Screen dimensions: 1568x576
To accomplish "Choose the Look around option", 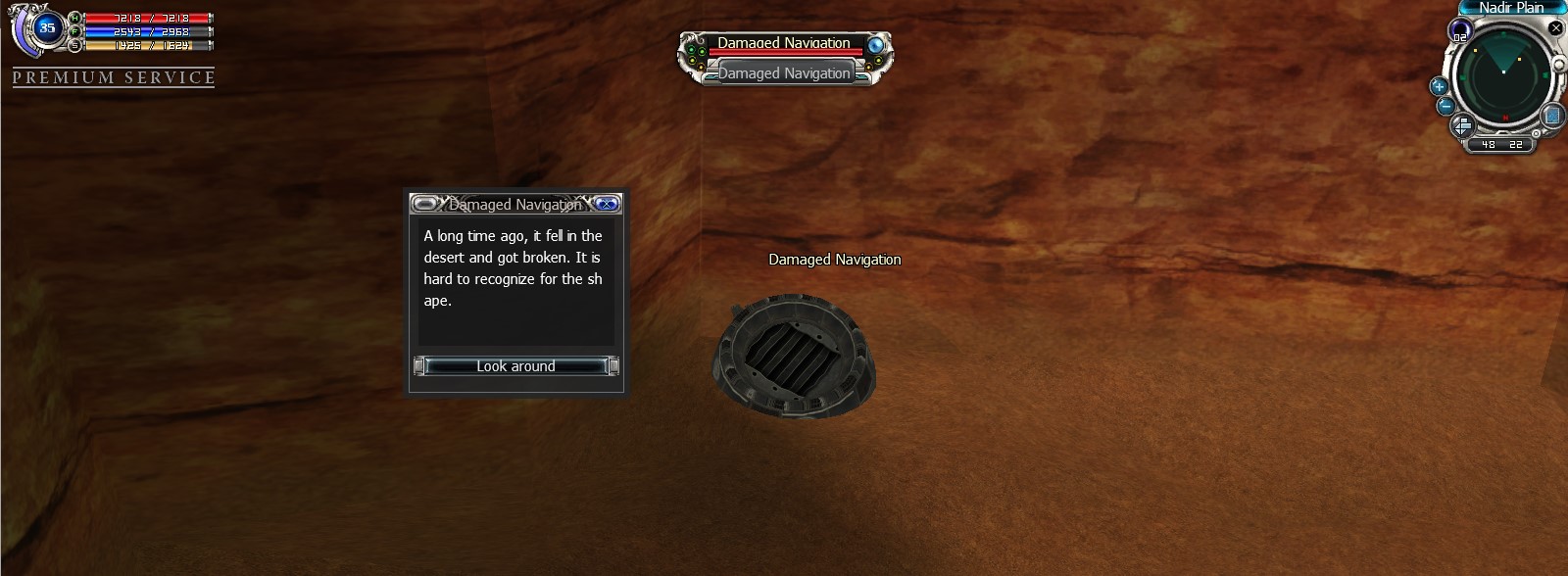I will (515, 366).
